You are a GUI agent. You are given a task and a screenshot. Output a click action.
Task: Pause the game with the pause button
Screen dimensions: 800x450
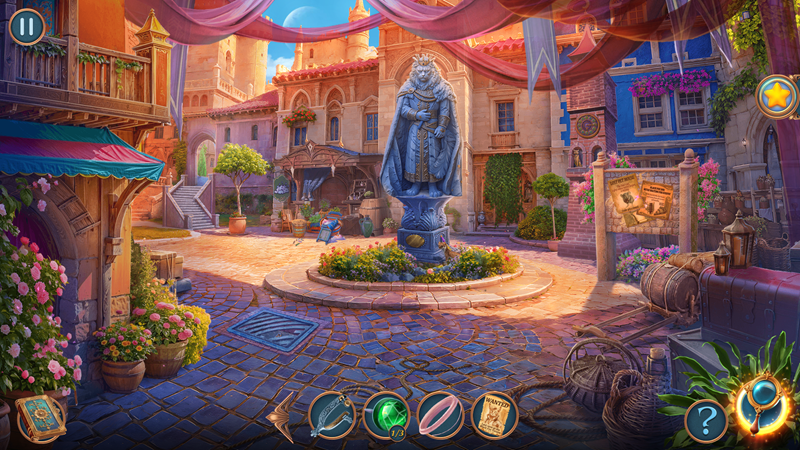point(26,26)
